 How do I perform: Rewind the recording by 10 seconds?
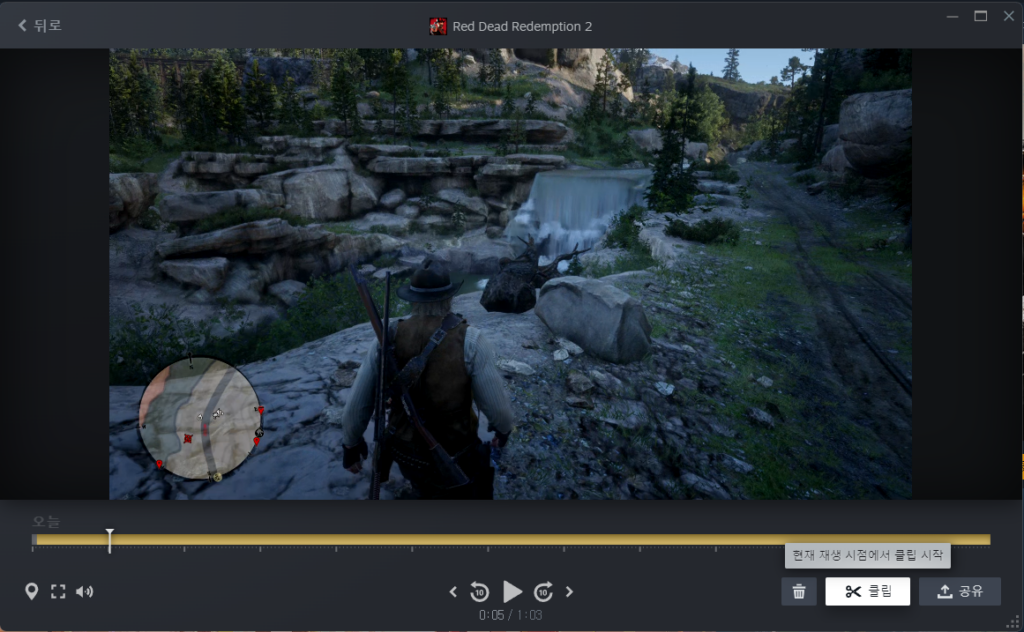point(479,591)
